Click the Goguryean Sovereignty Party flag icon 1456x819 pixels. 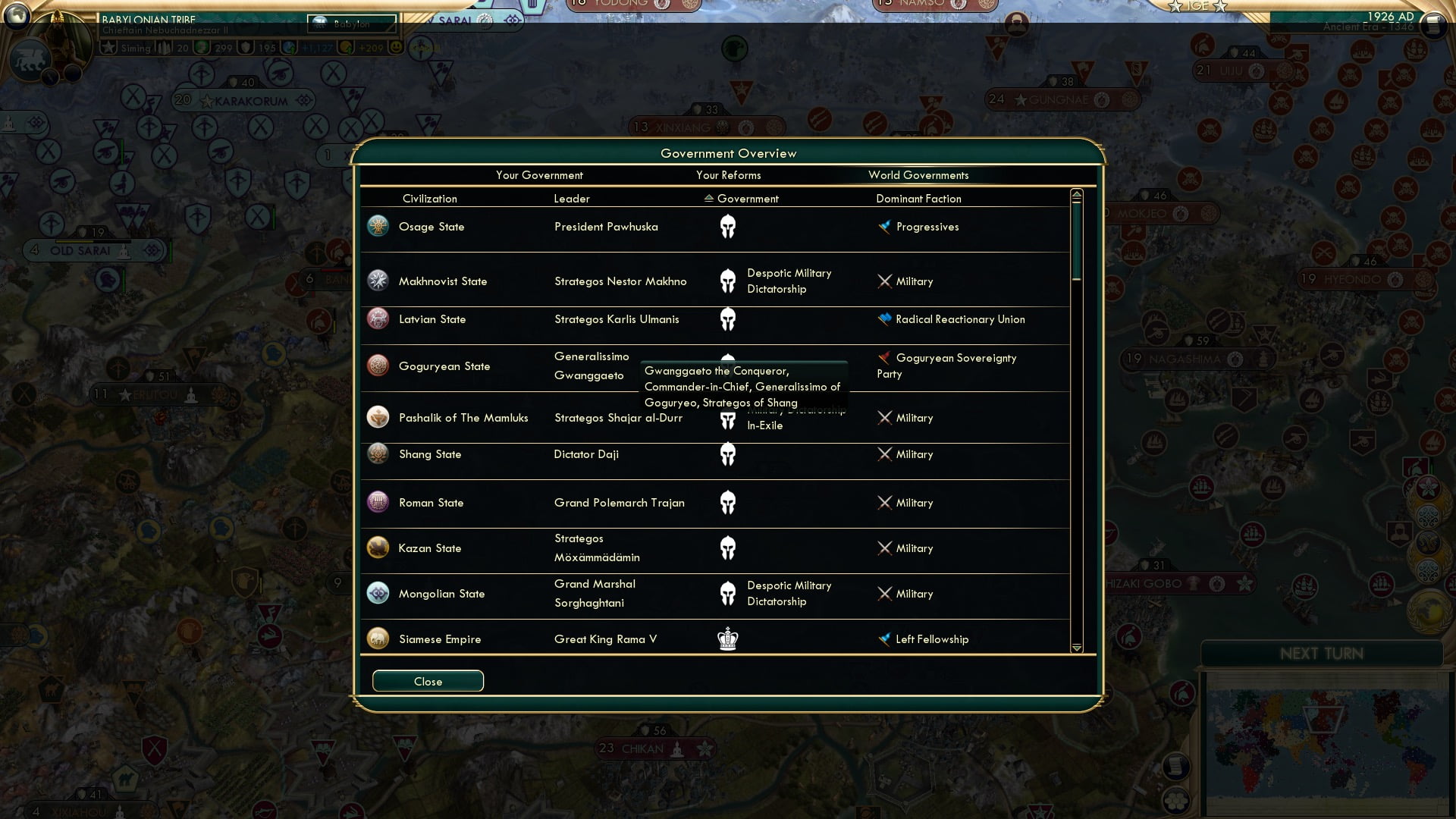point(885,358)
